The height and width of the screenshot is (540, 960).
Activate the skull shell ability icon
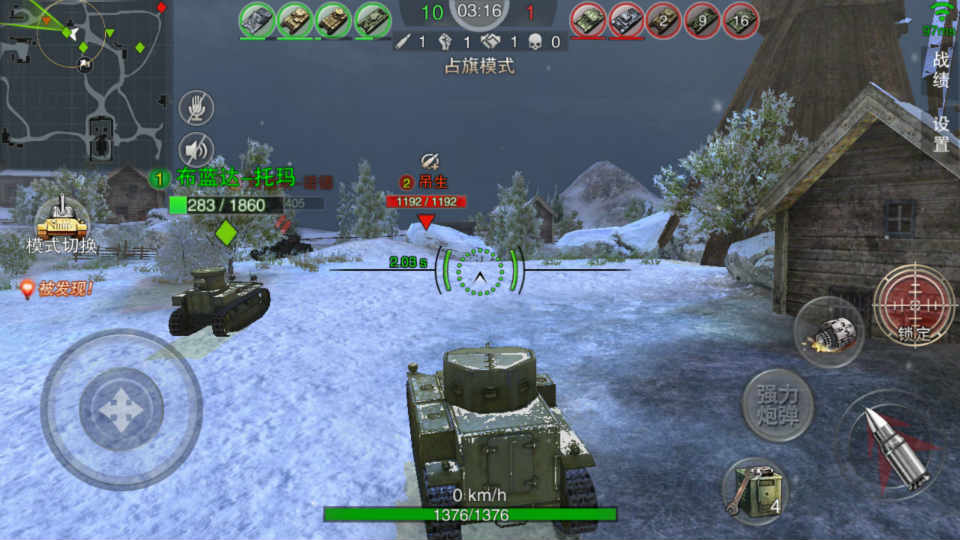tap(829, 332)
